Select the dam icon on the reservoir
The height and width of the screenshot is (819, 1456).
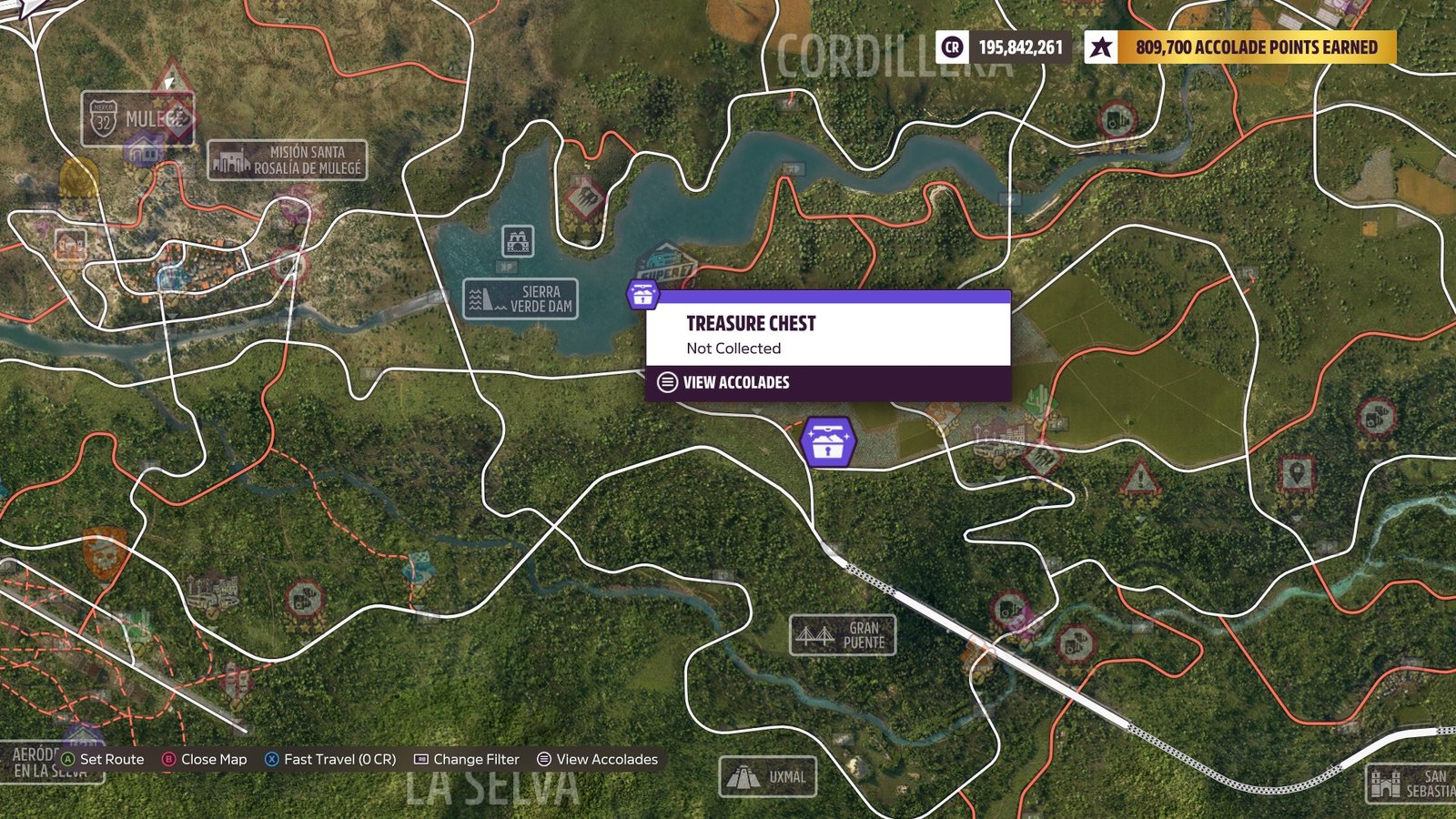tap(518, 242)
